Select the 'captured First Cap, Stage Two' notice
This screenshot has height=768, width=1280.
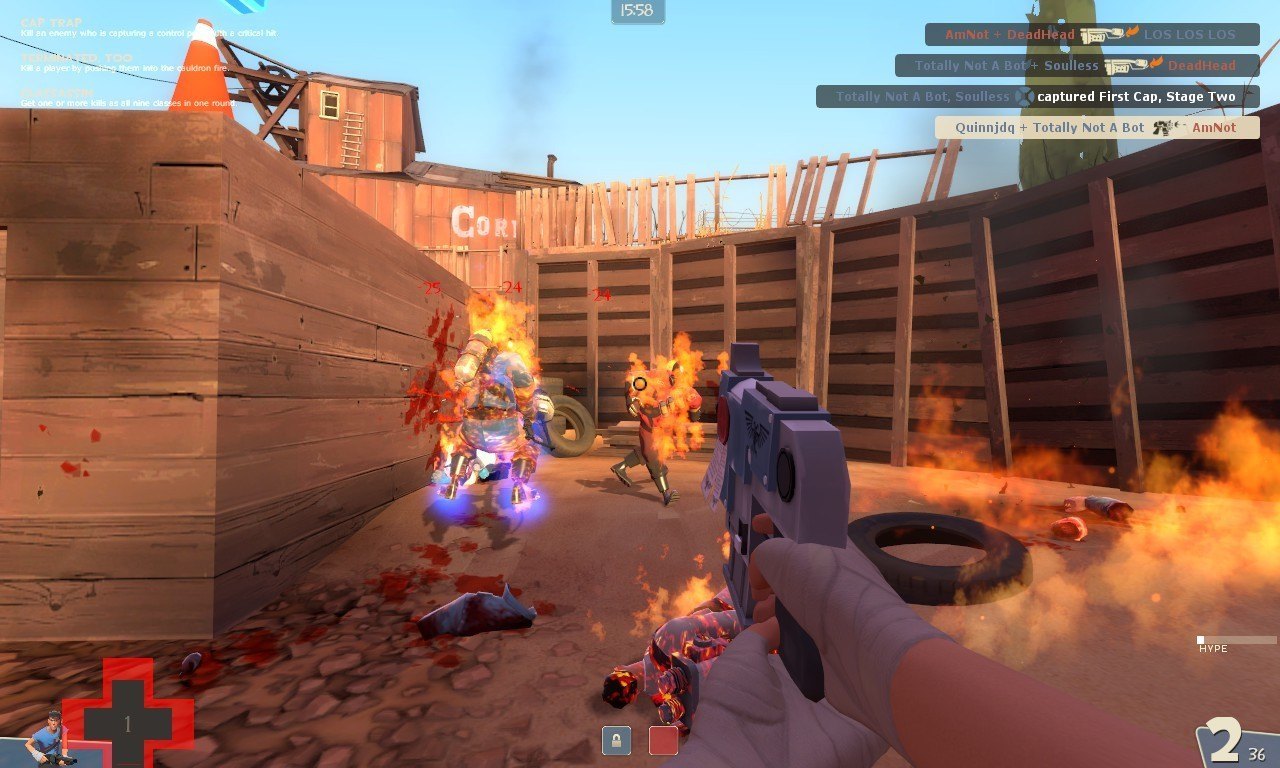click(1037, 97)
